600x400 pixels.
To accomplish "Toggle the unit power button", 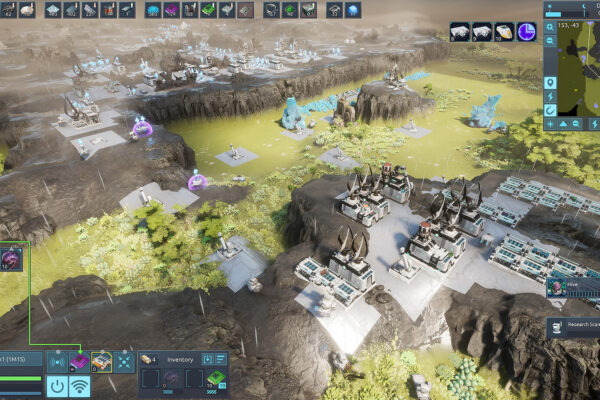I will 57,386.
